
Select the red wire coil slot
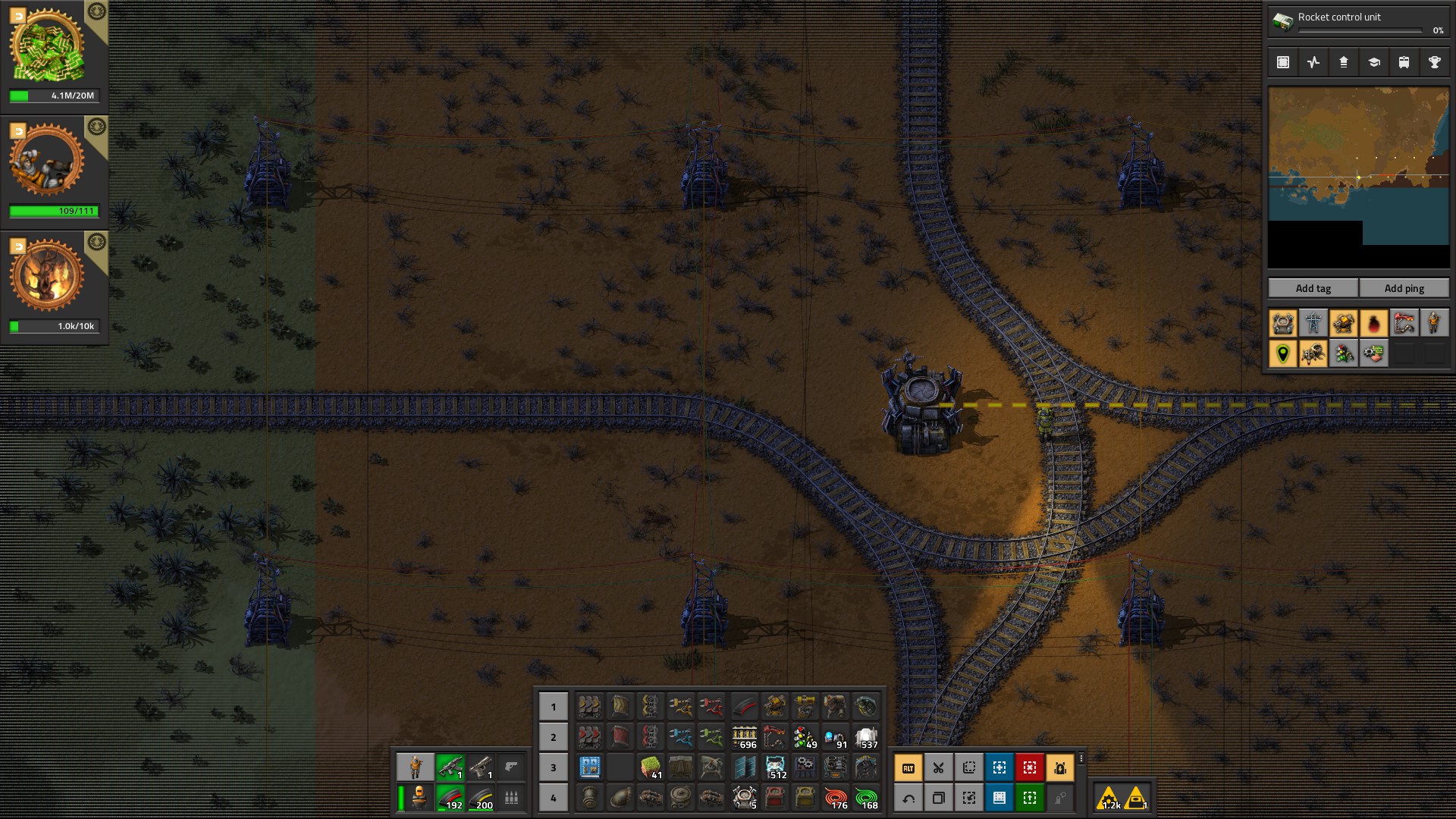click(x=836, y=797)
